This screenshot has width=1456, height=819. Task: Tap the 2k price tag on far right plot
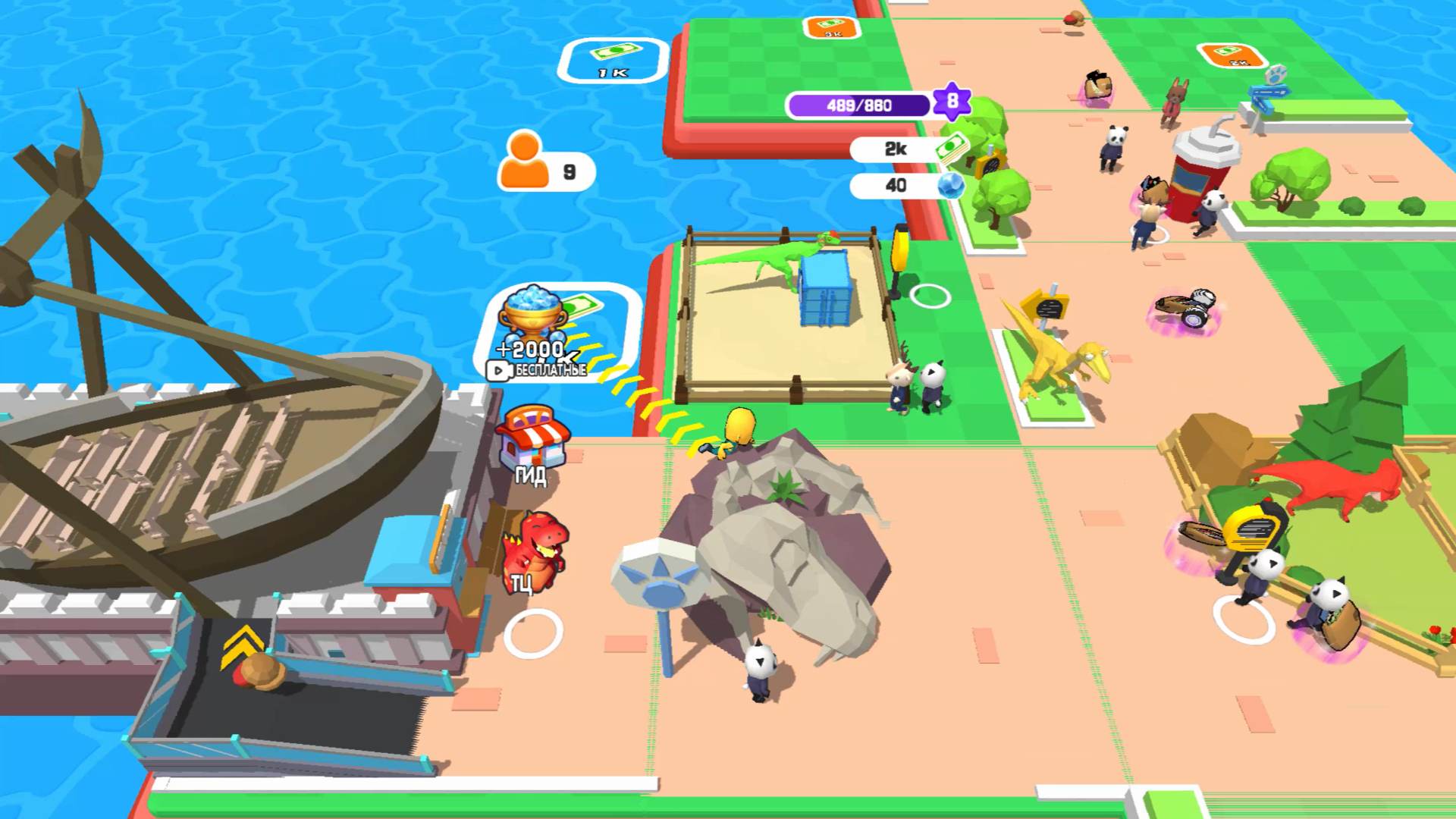coord(1227,55)
